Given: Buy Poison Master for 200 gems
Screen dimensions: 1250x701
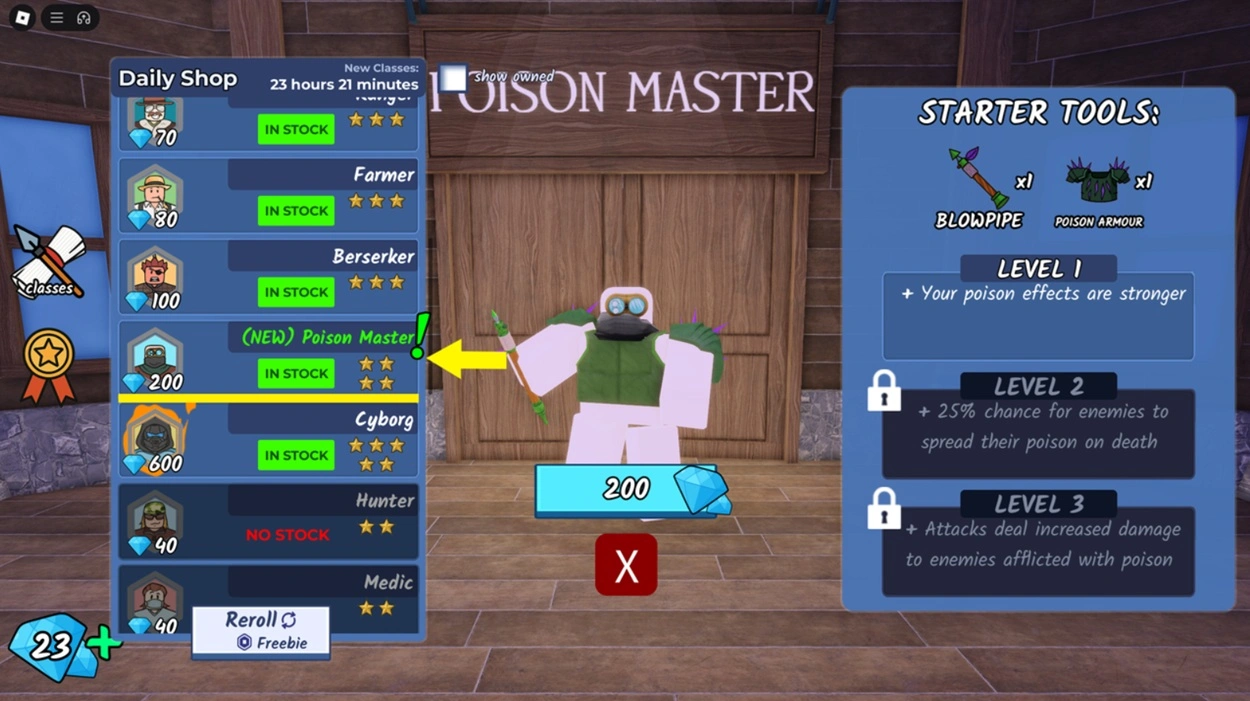Looking at the screenshot, I should pyautogui.click(x=627, y=489).
